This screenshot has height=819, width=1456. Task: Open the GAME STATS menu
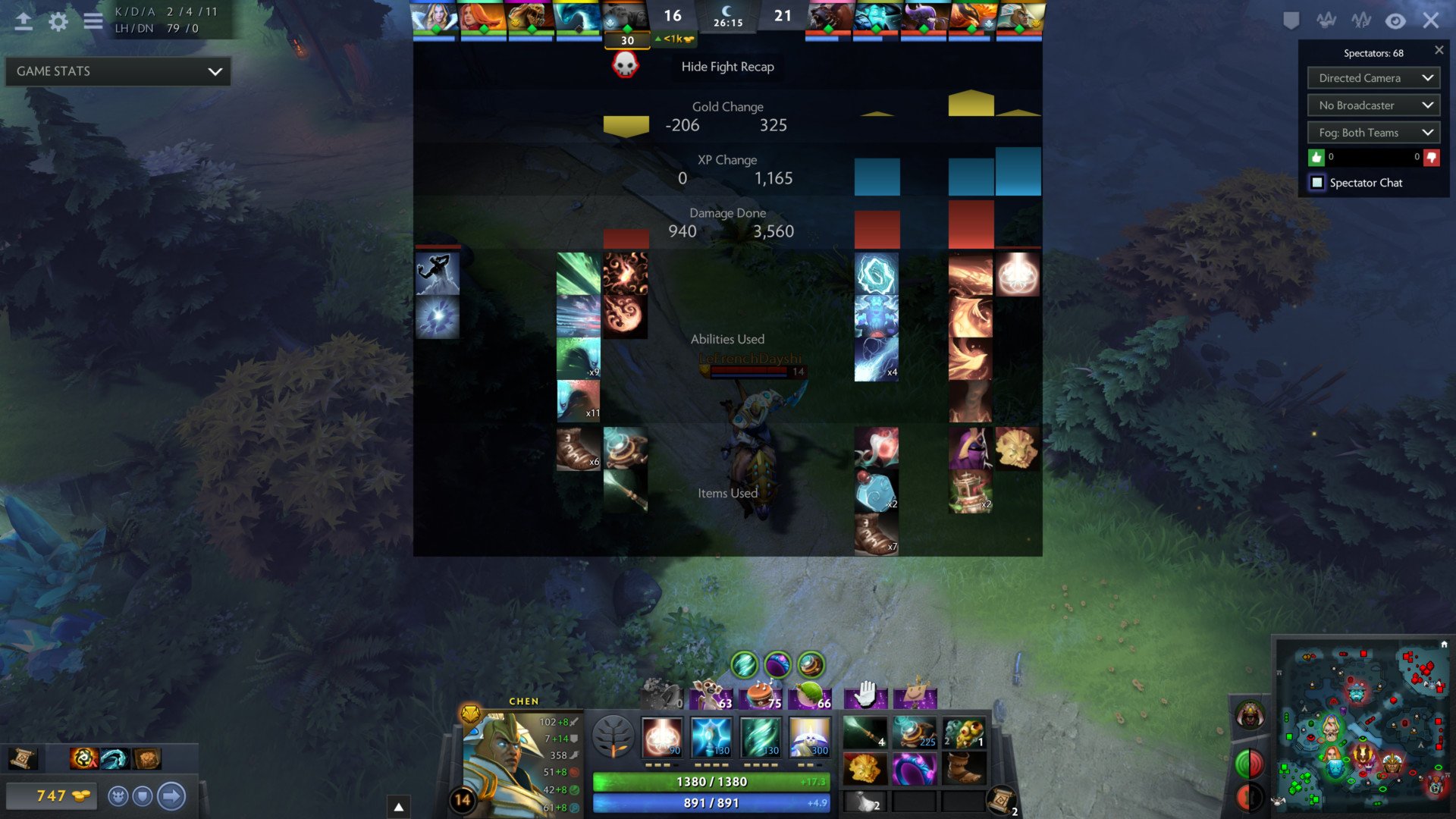click(x=117, y=71)
